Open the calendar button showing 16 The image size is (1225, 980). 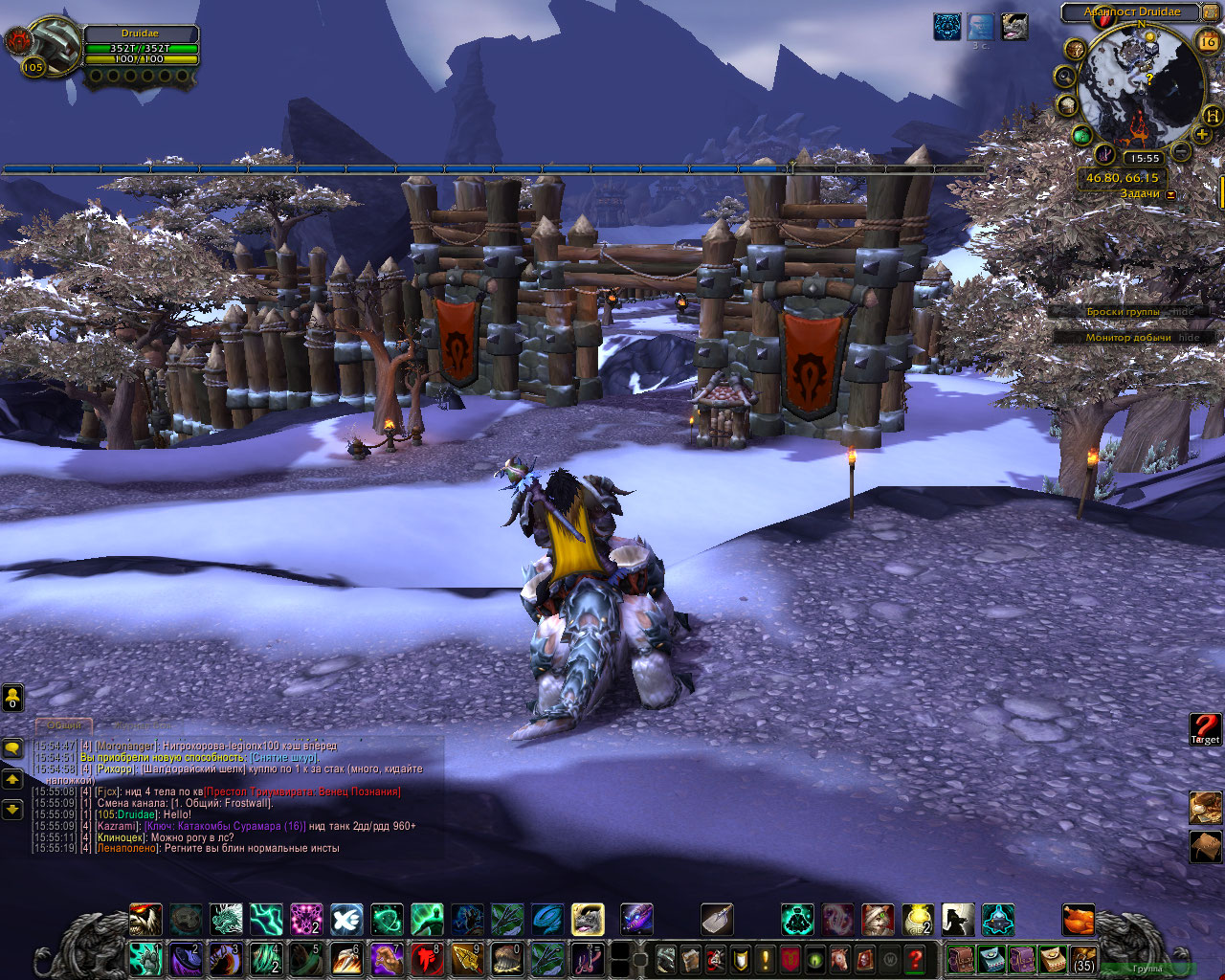[x=1207, y=41]
